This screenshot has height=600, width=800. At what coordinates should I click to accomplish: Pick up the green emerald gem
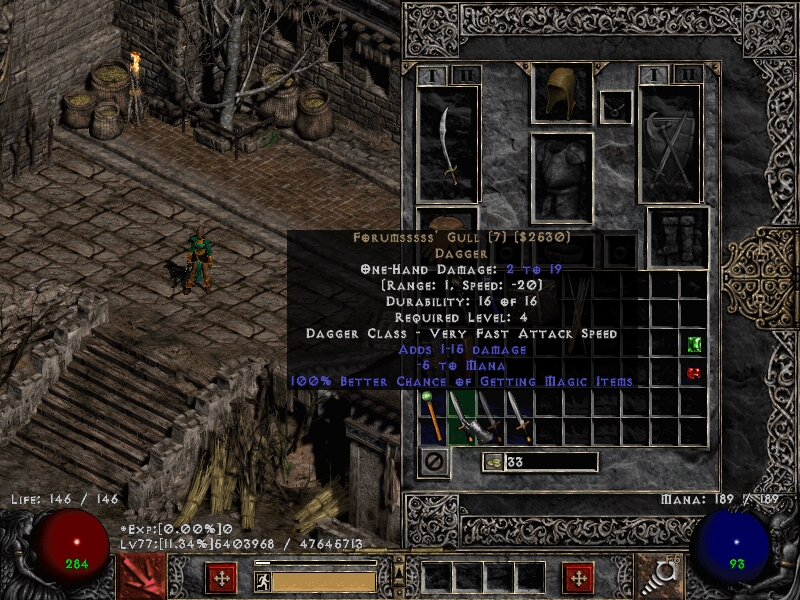tap(694, 344)
